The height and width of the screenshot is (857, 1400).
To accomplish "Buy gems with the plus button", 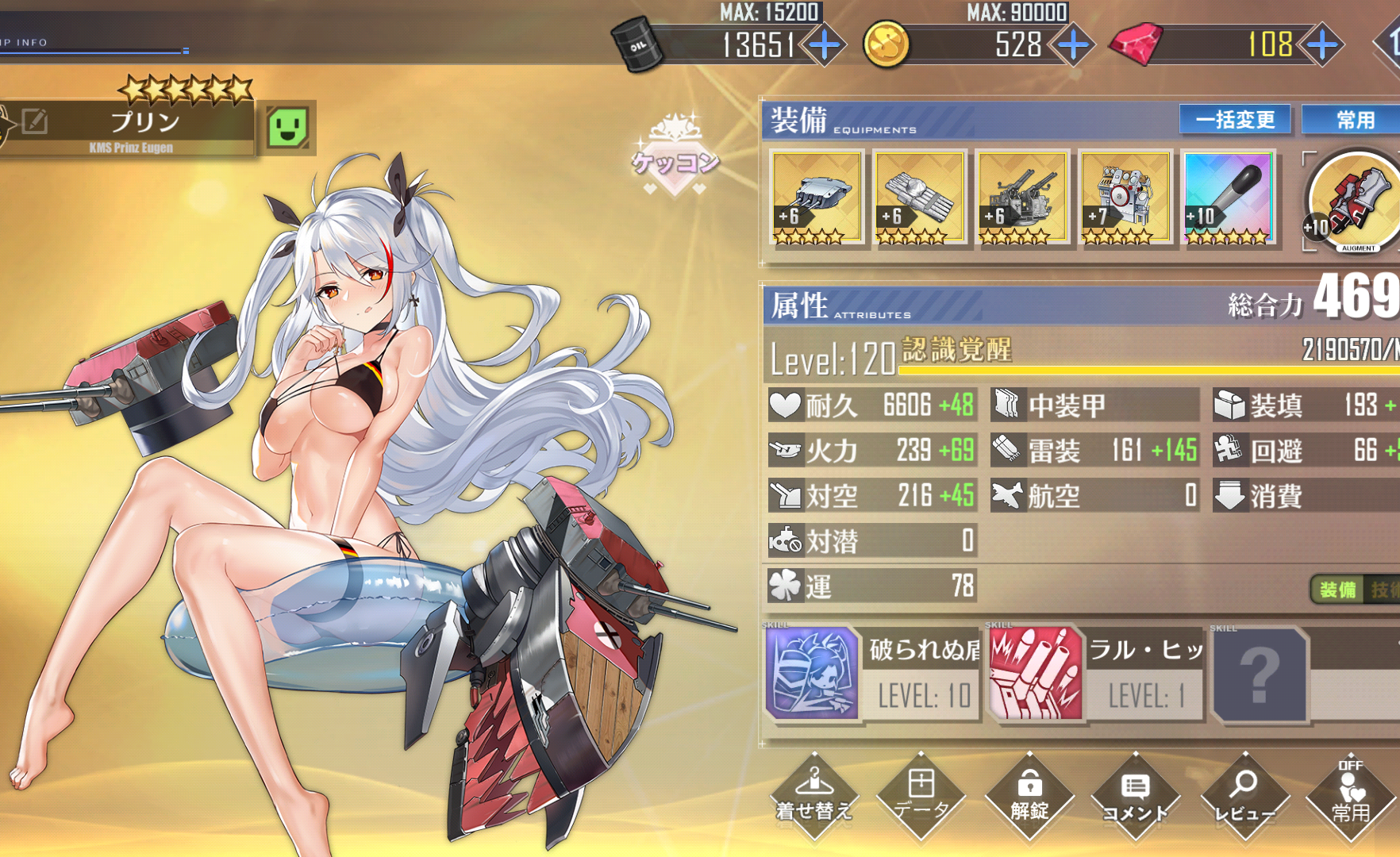I will (1323, 44).
